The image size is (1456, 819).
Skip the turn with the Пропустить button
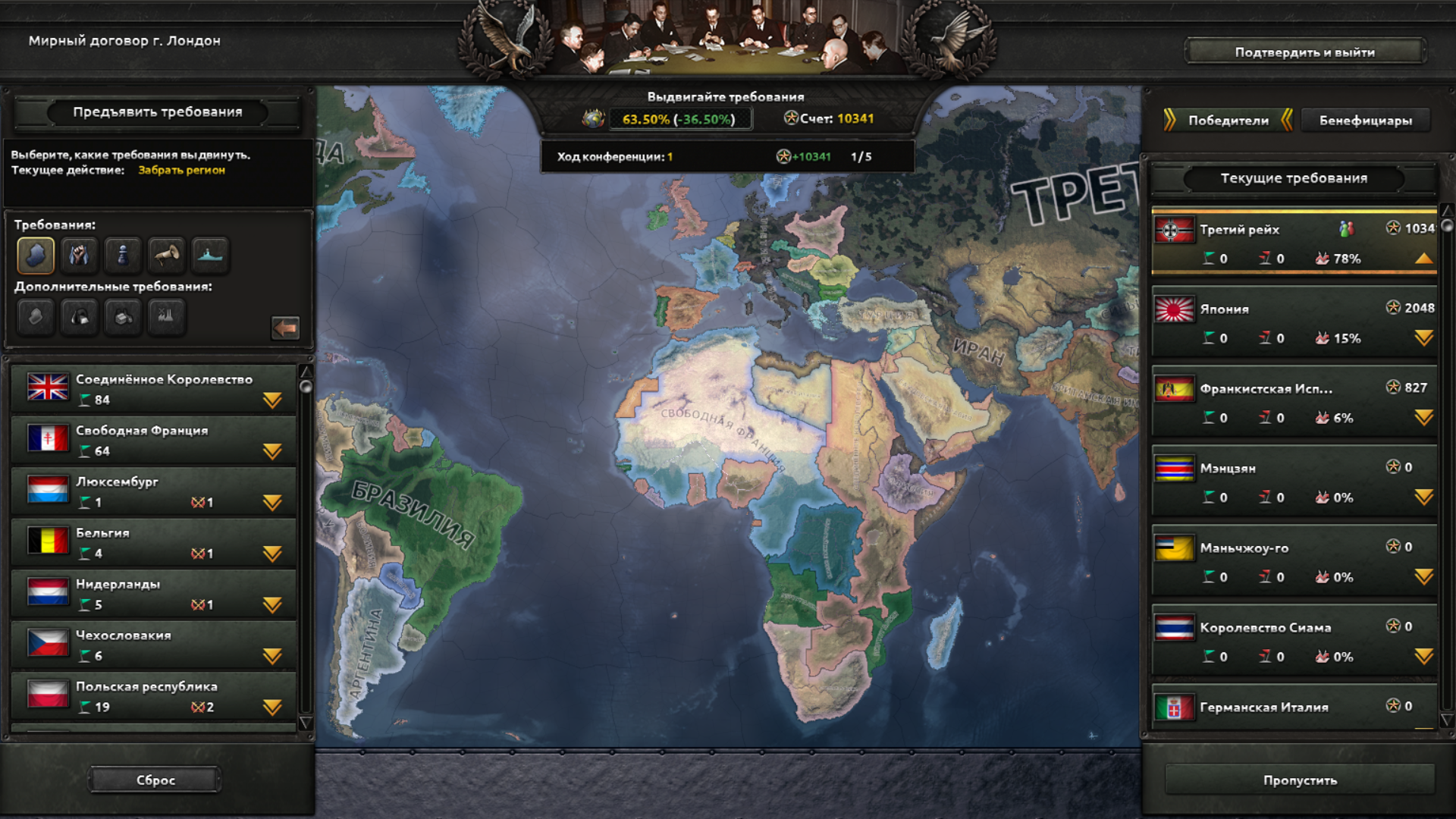(1300, 780)
